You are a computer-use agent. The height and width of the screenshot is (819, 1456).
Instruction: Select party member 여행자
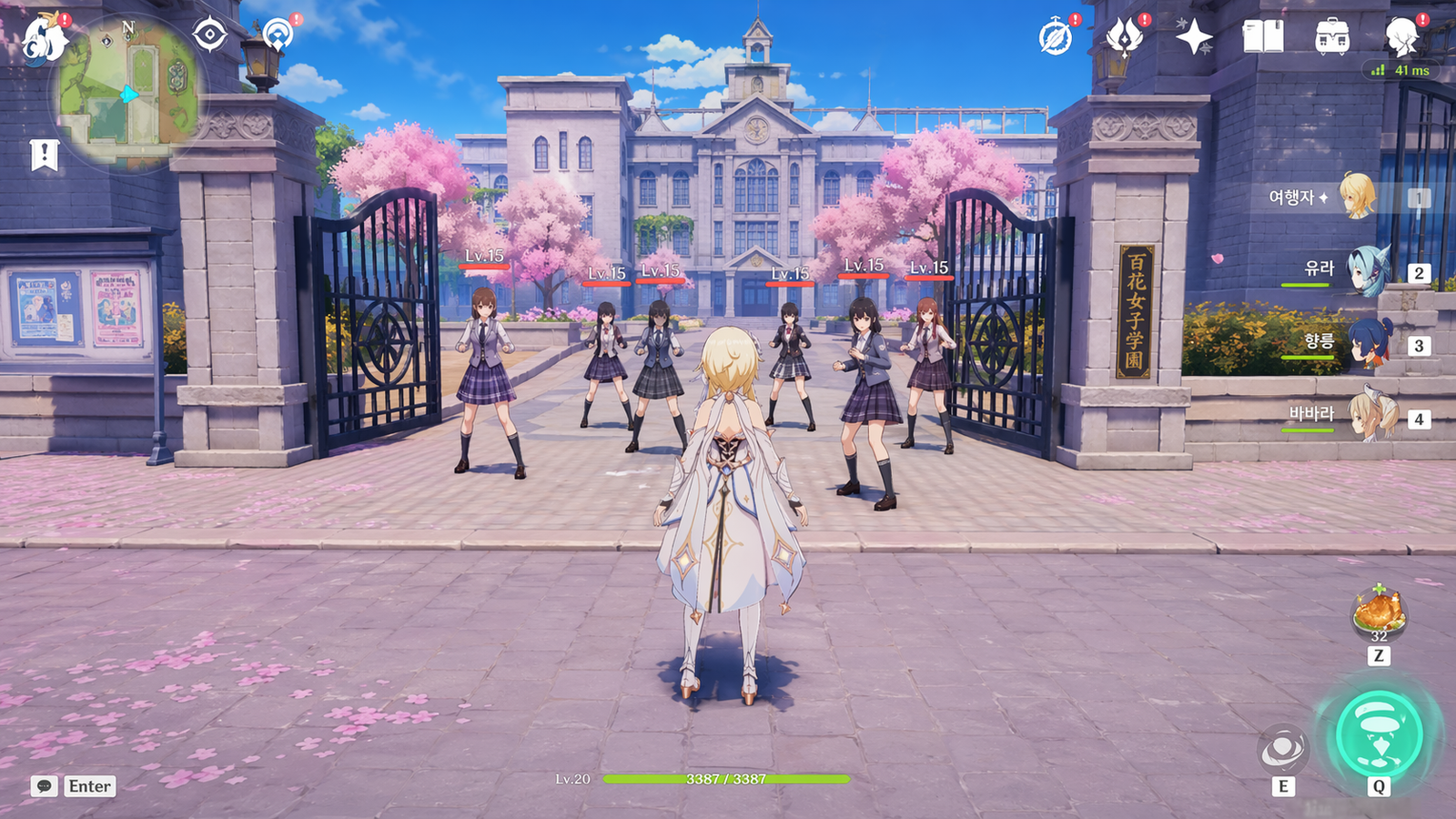point(1357,197)
